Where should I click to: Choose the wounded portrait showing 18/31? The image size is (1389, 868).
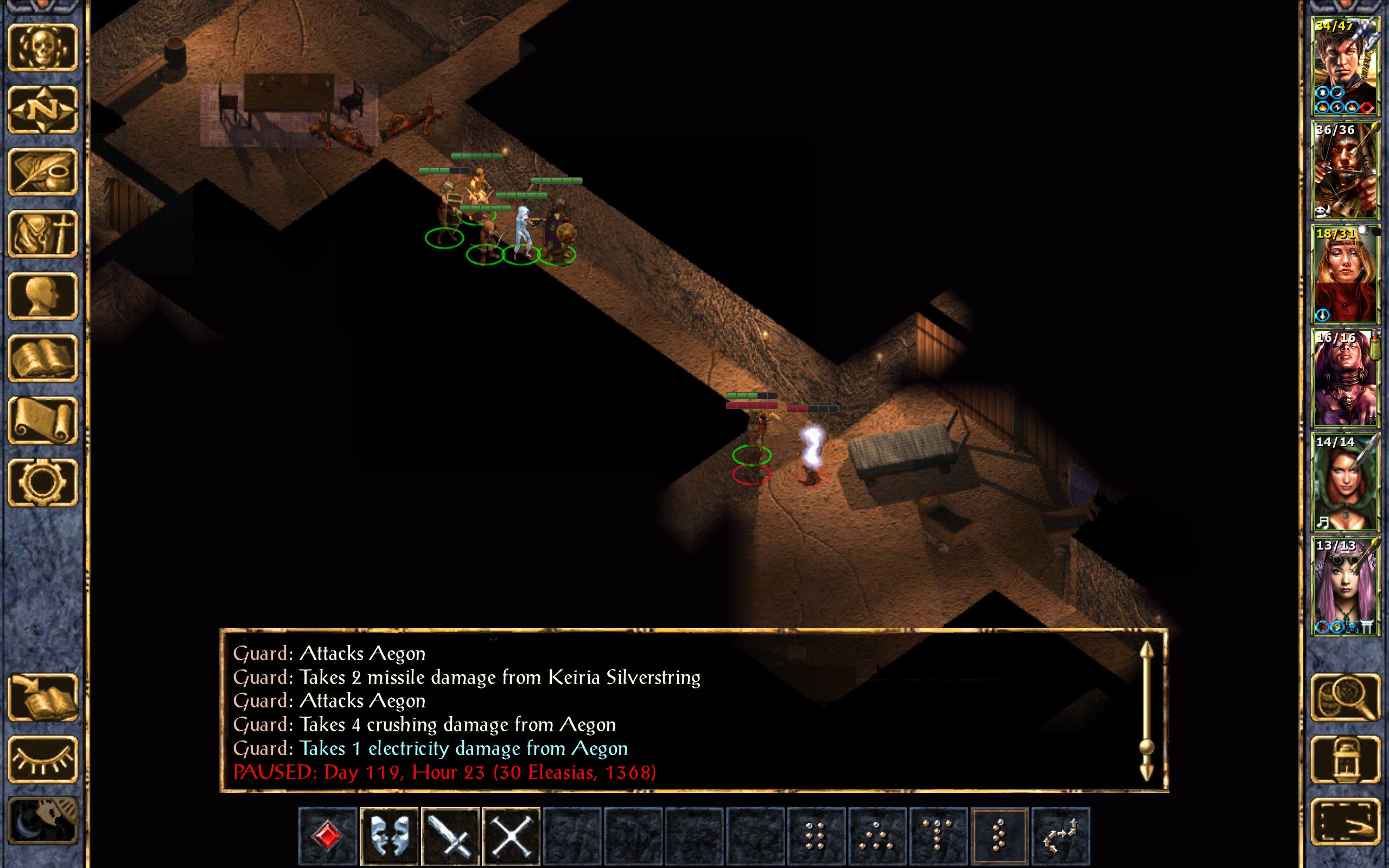(1345, 275)
